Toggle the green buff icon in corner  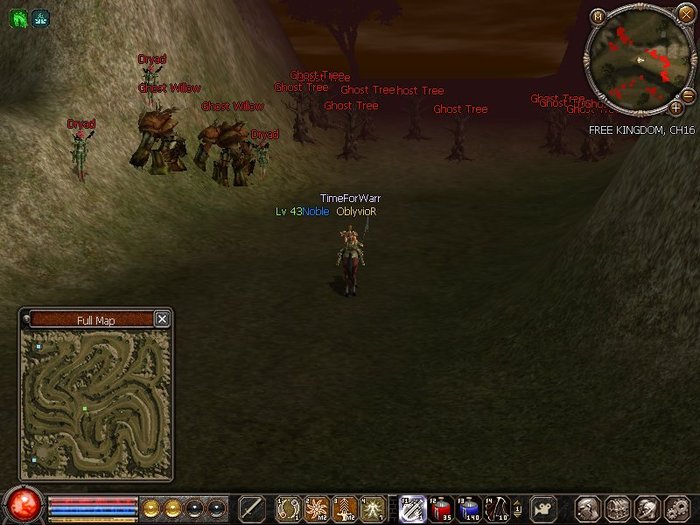click(19, 17)
